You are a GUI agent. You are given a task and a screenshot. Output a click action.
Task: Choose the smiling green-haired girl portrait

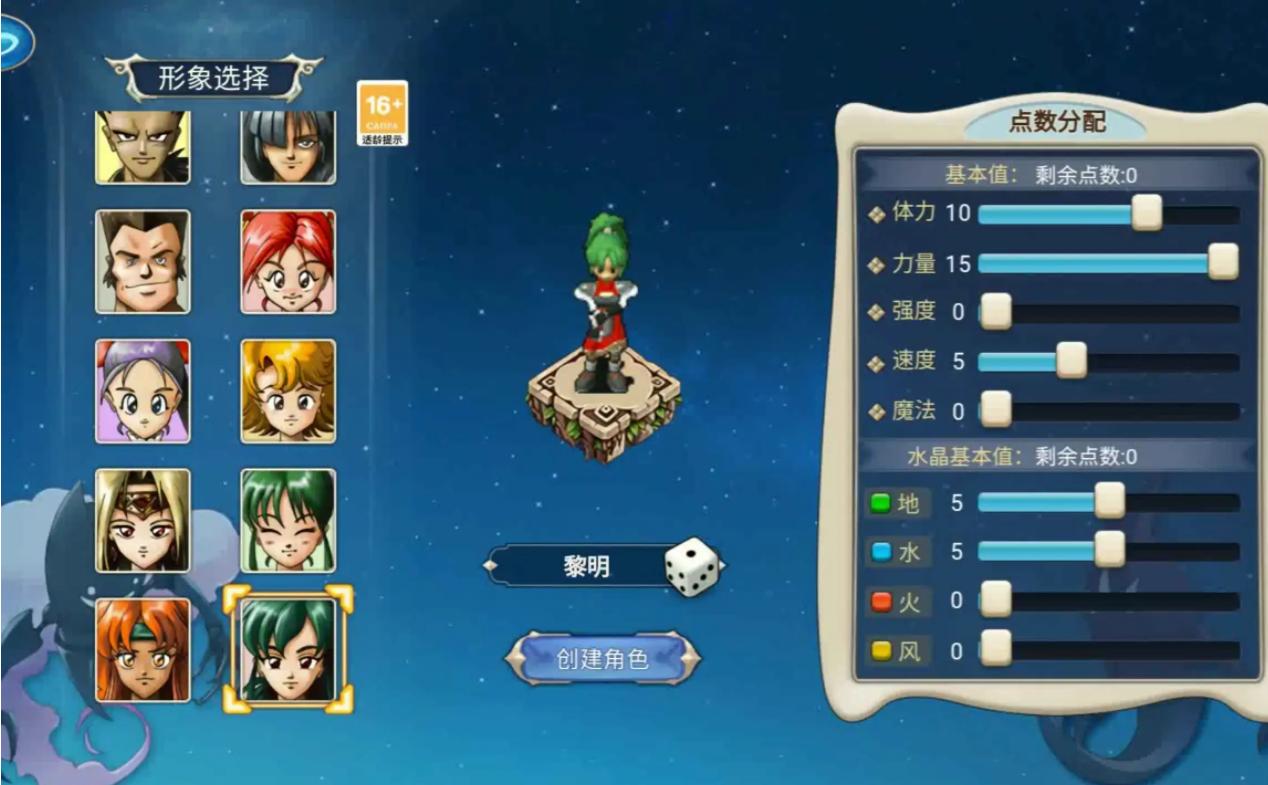click(288, 520)
